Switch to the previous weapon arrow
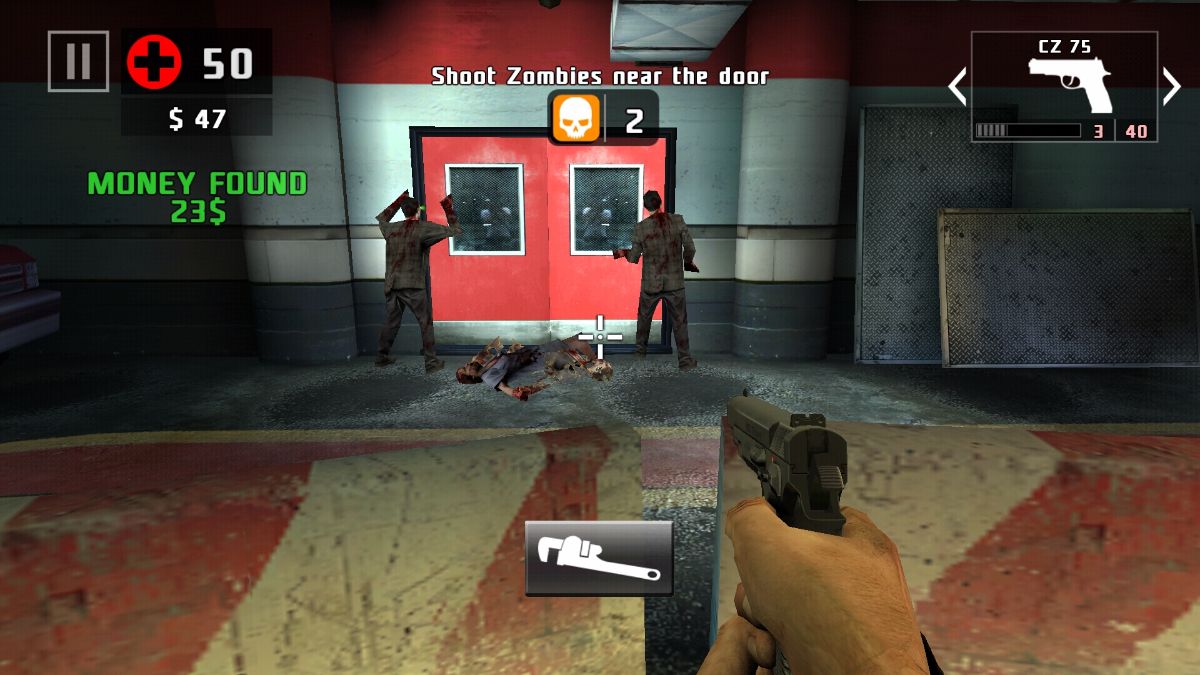Image resolution: width=1200 pixels, height=675 pixels. [x=957, y=87]
